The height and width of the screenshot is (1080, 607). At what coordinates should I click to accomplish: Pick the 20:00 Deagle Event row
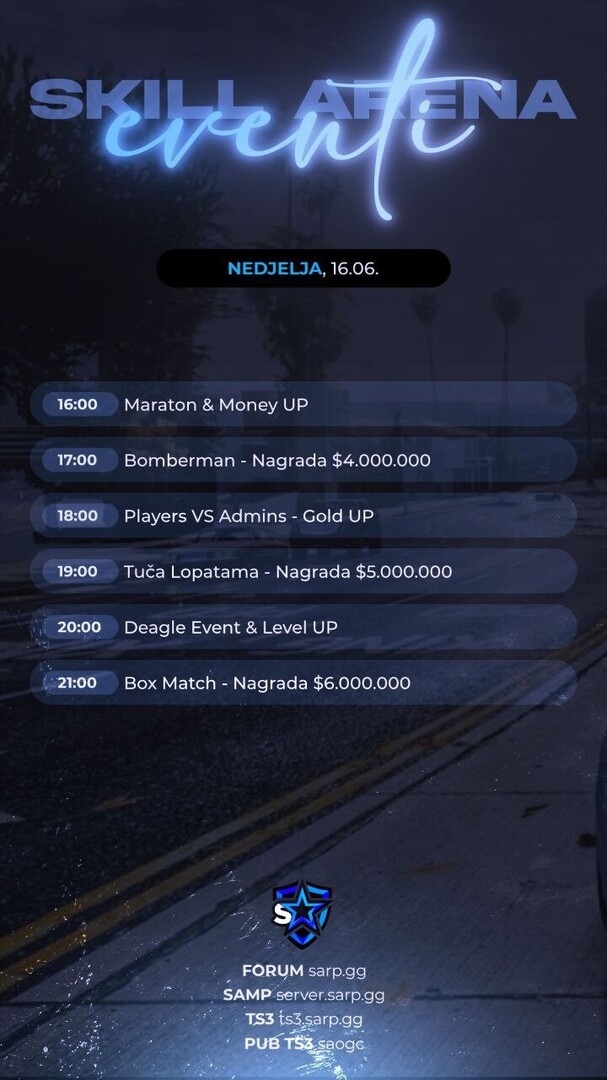pos(303,627)
